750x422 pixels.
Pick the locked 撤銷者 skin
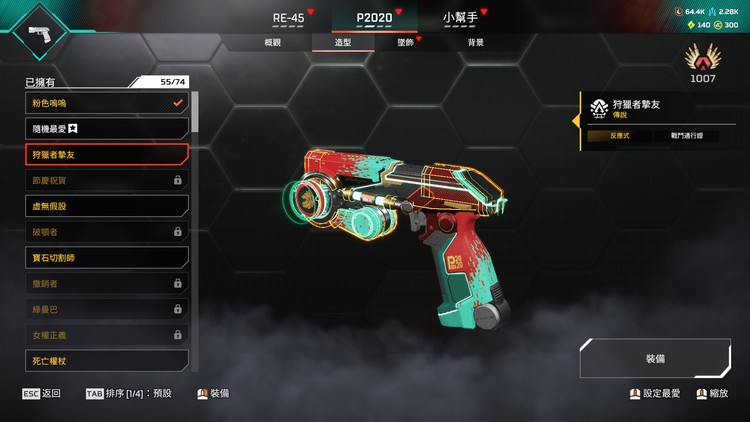pos(107,283)
